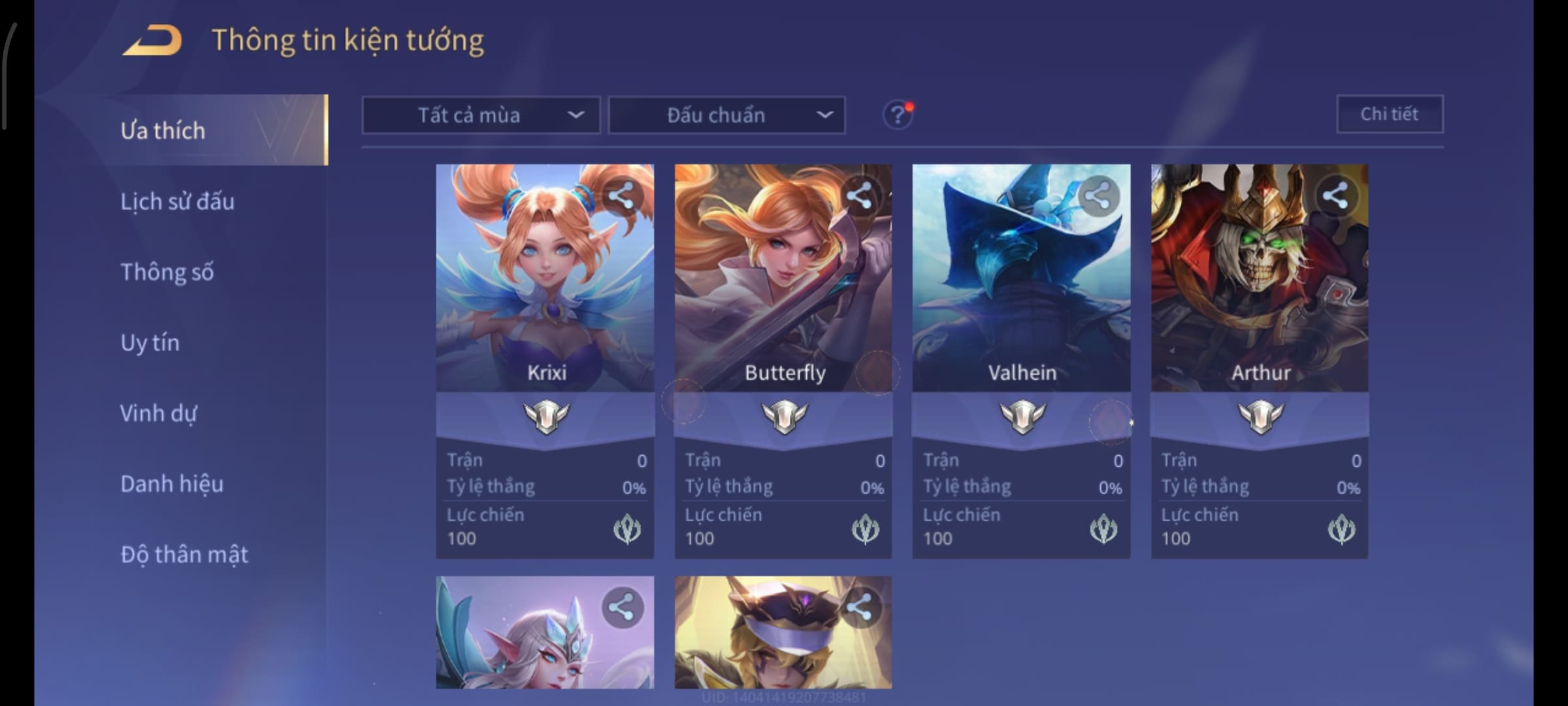The image size is (1568, 706).
Task: Show the Vinh dự tab
Action: (158, 413)
